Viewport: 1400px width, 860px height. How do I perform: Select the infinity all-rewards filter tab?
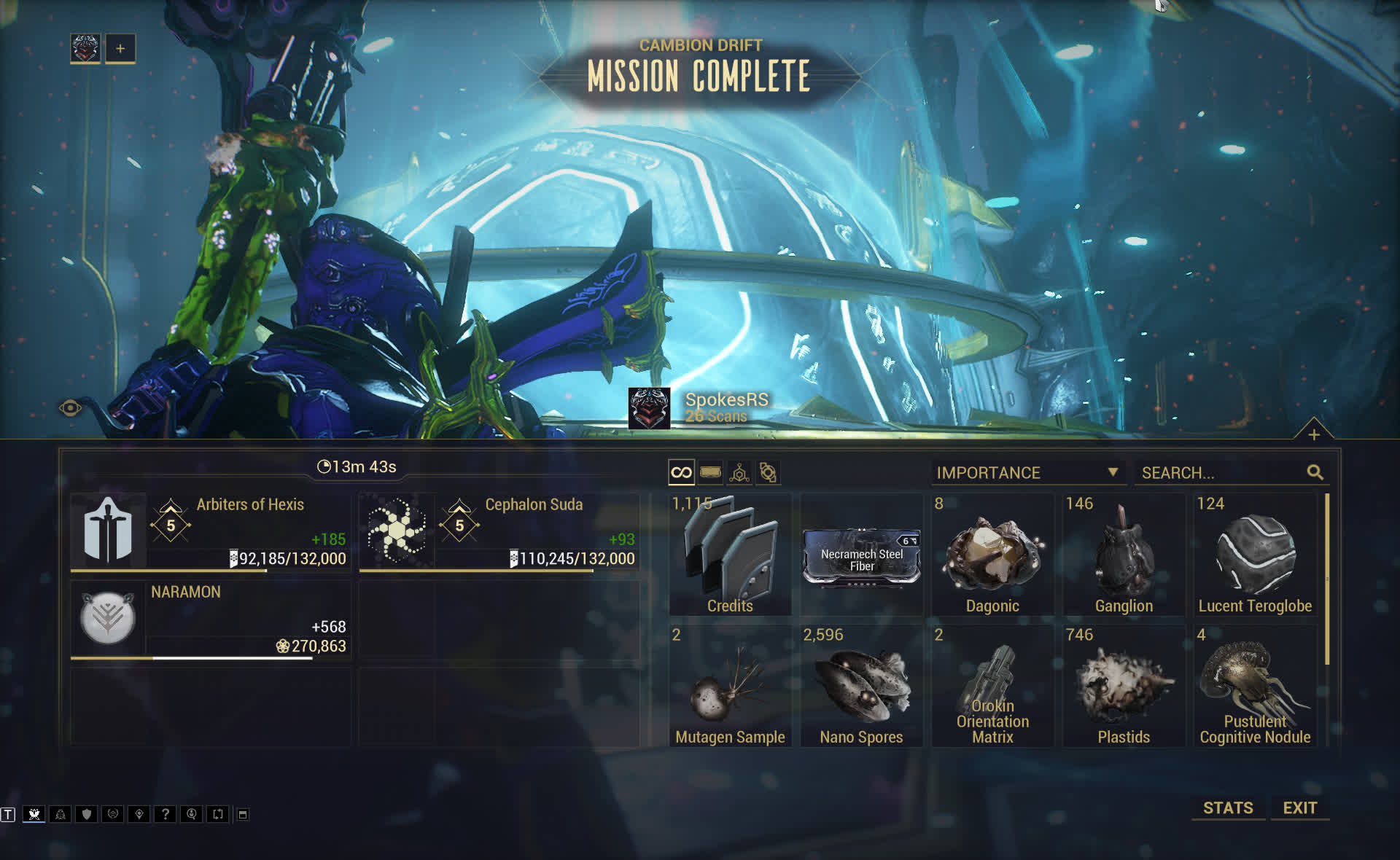(681, 473)
